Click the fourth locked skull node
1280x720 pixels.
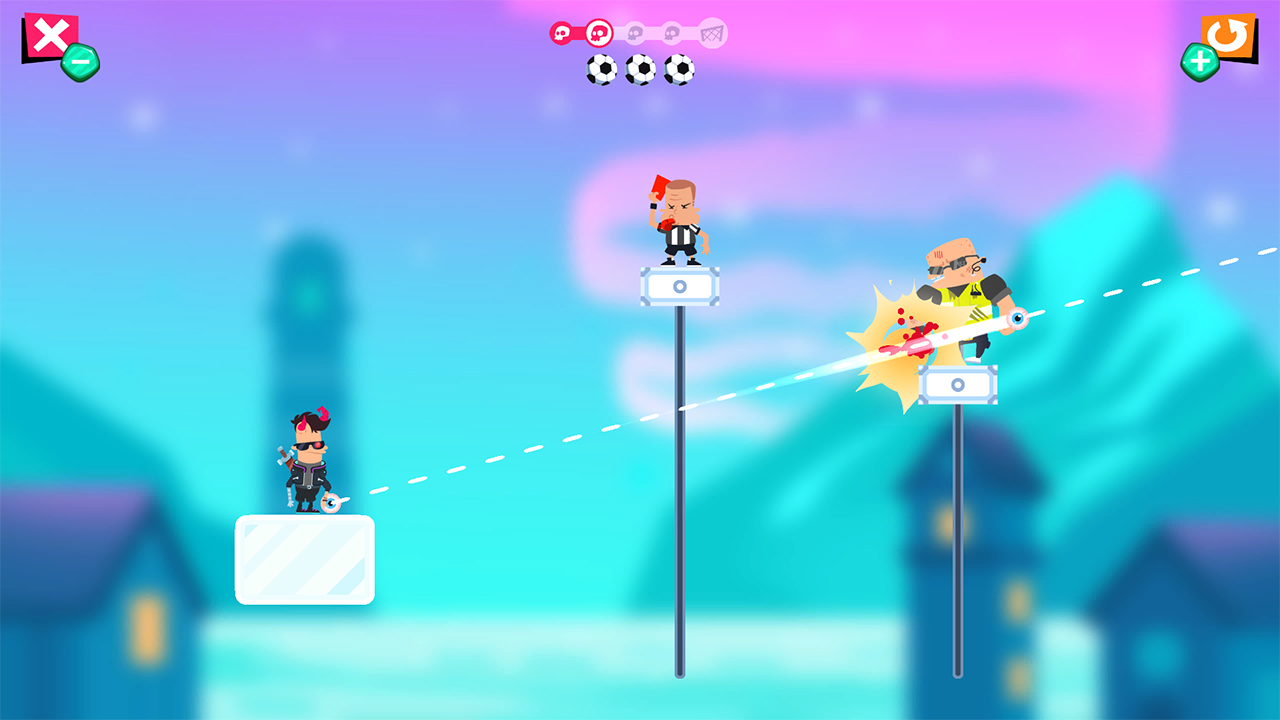click(x=673, y=32)
